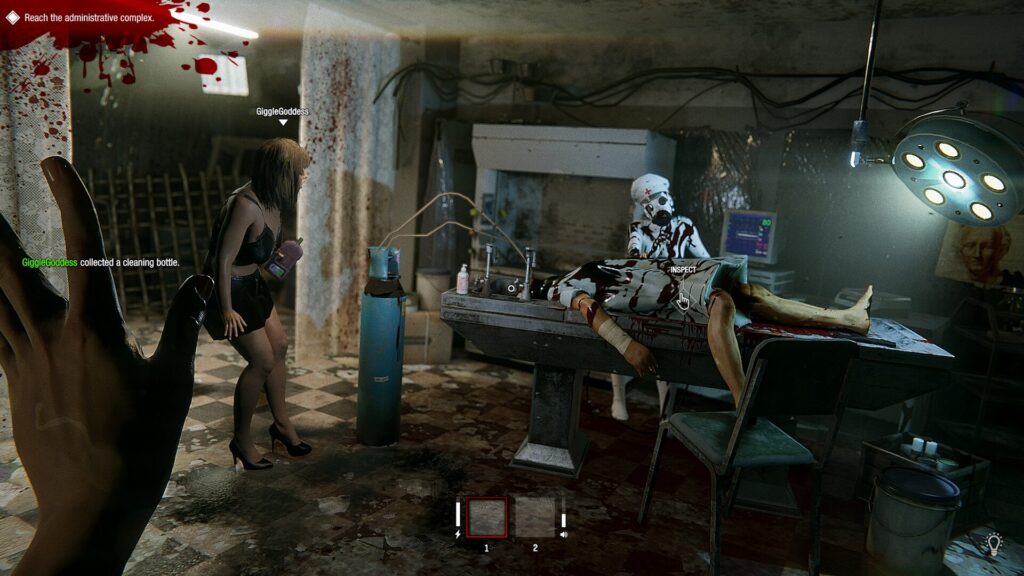Select the red-highlighted inventory slot 1
This screenshot has height=576, width=1024.
(x=487, y=517)
